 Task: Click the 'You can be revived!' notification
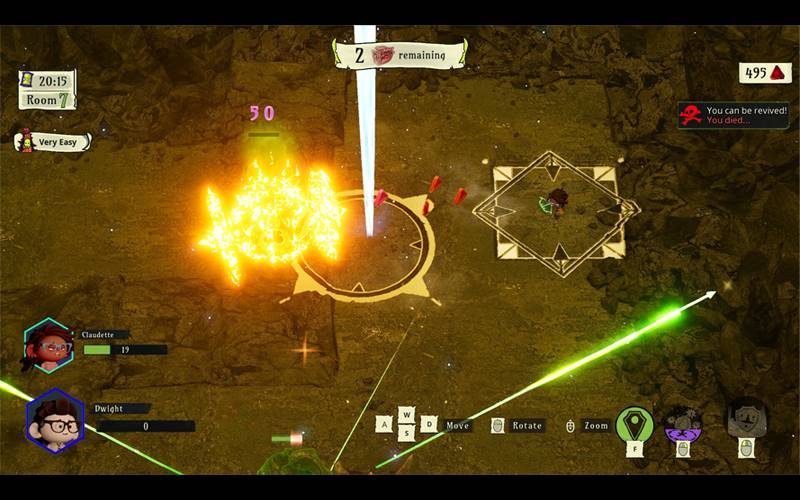[x=734, y=115]
